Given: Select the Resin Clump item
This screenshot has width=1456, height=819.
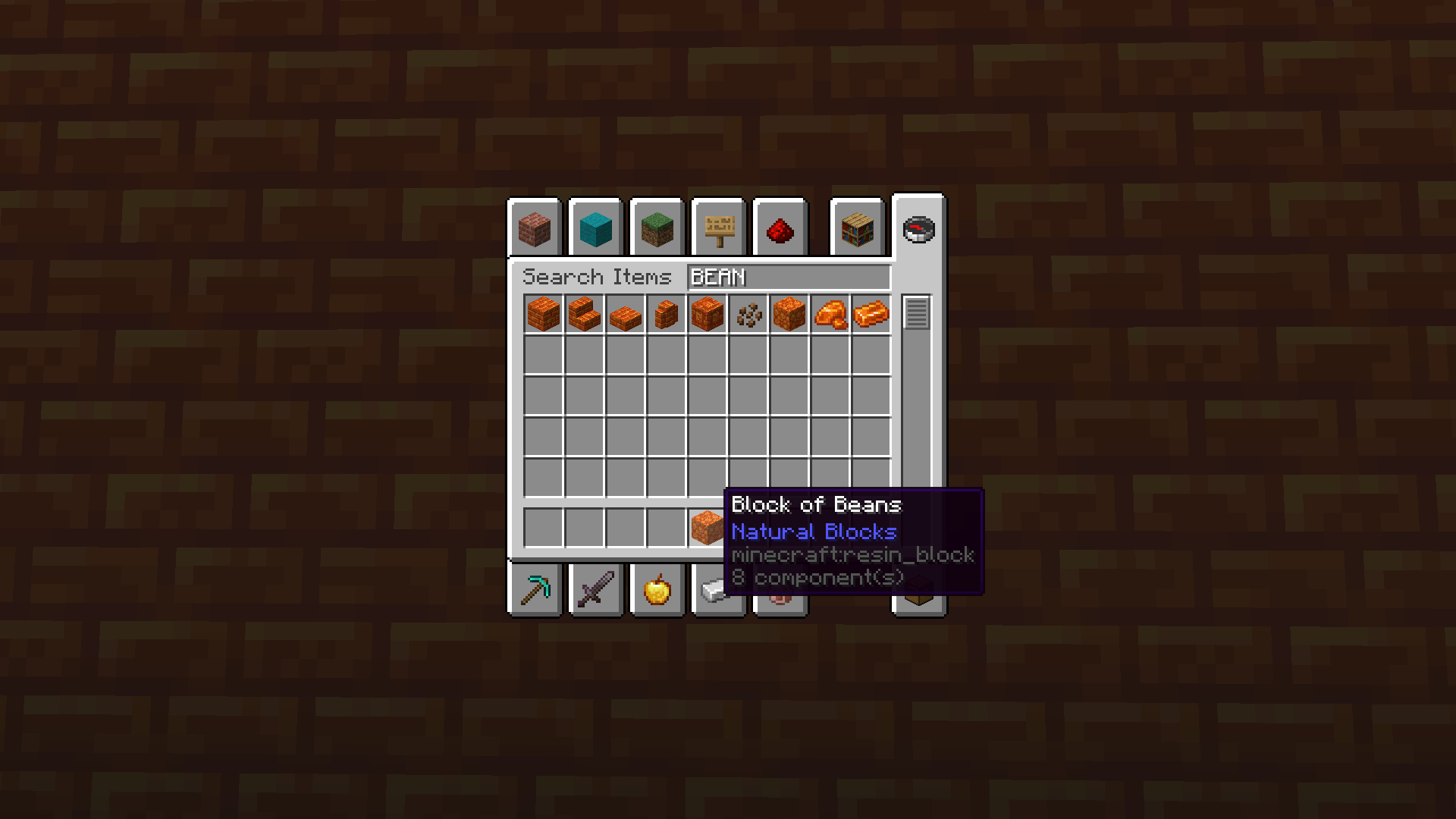Looking at the screenshot, I should click(x=749, y=315).
